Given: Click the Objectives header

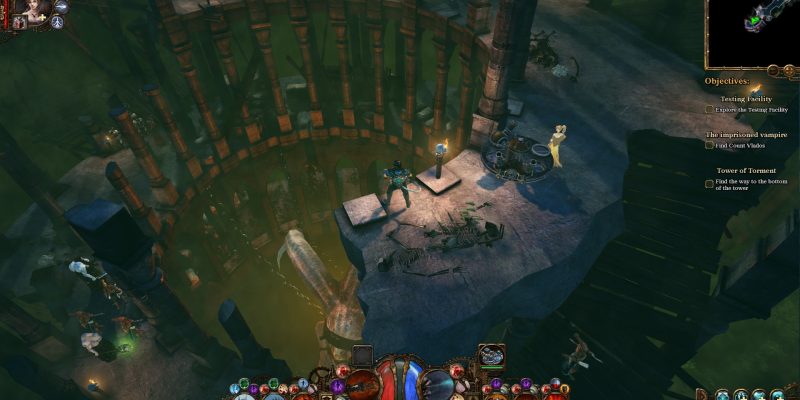Looking at the screenshot, I should pyautogui.click(x=727, y=81).
